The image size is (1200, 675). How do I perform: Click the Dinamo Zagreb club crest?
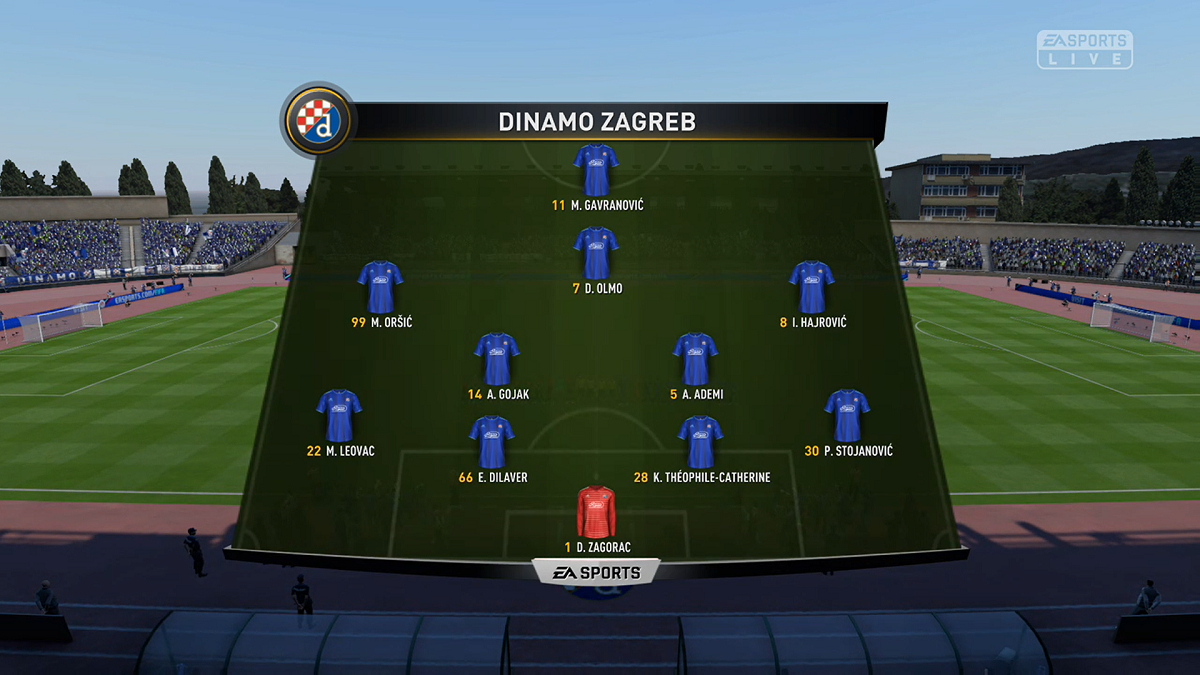click(x=318, y=120)
